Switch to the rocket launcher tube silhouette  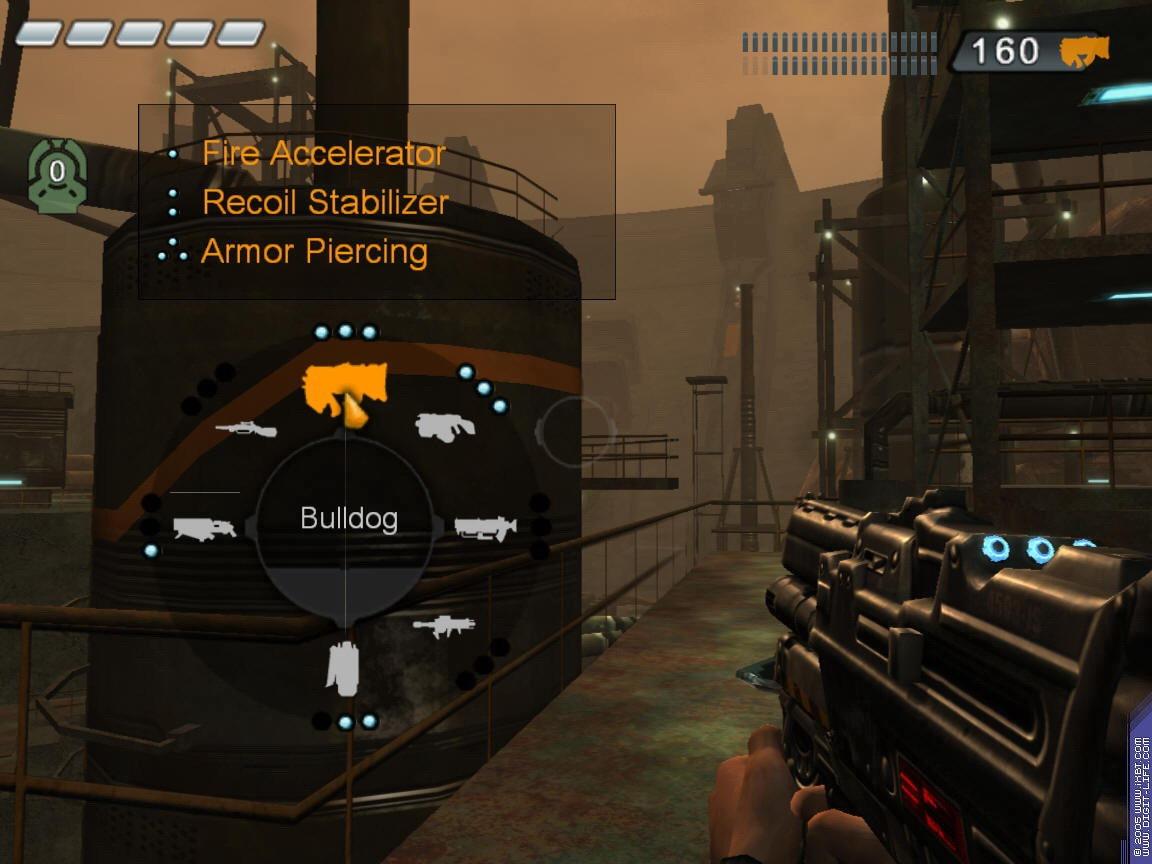coord(486,527)
